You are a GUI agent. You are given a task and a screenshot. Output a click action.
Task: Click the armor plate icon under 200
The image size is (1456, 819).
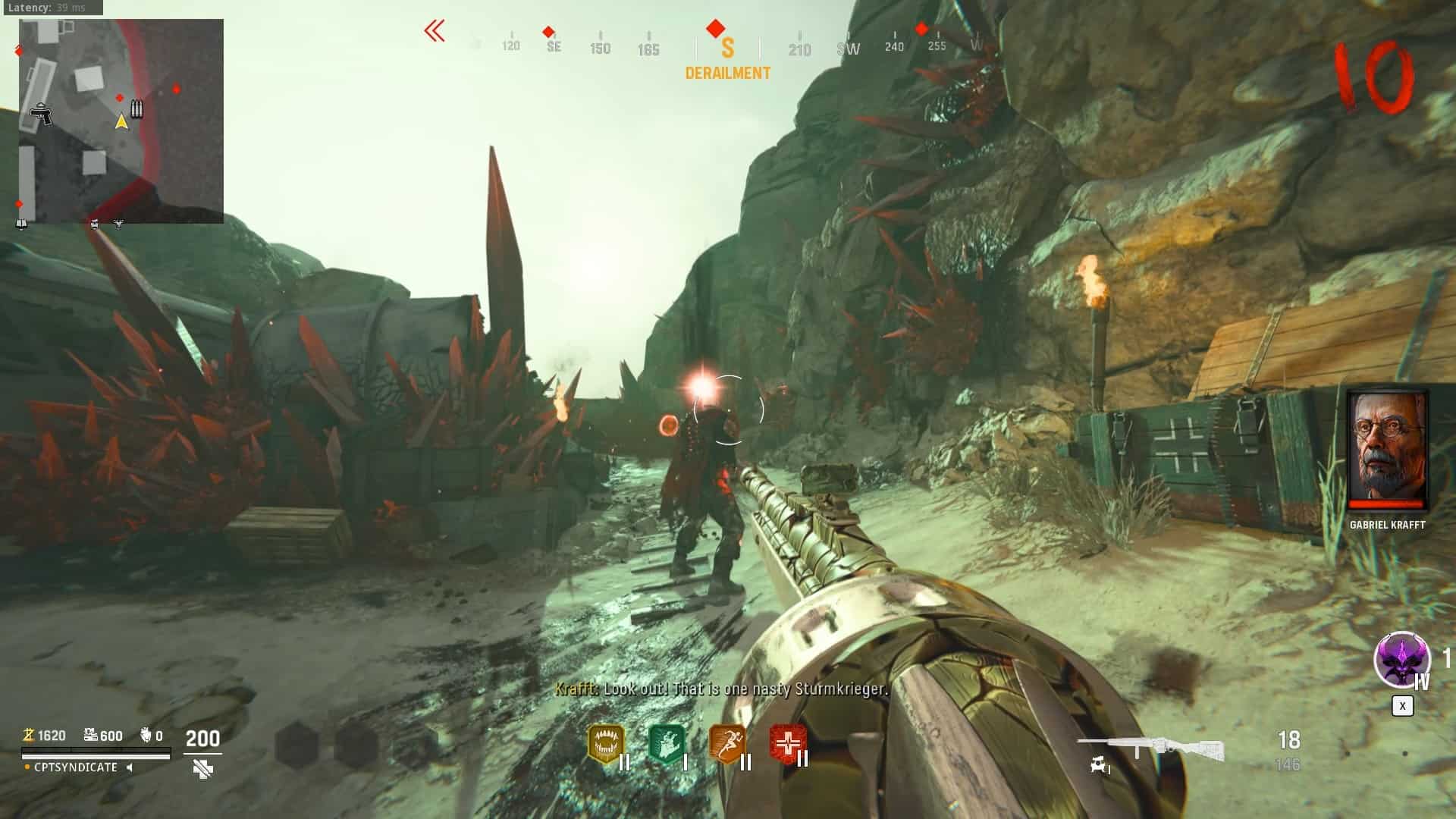202,769
